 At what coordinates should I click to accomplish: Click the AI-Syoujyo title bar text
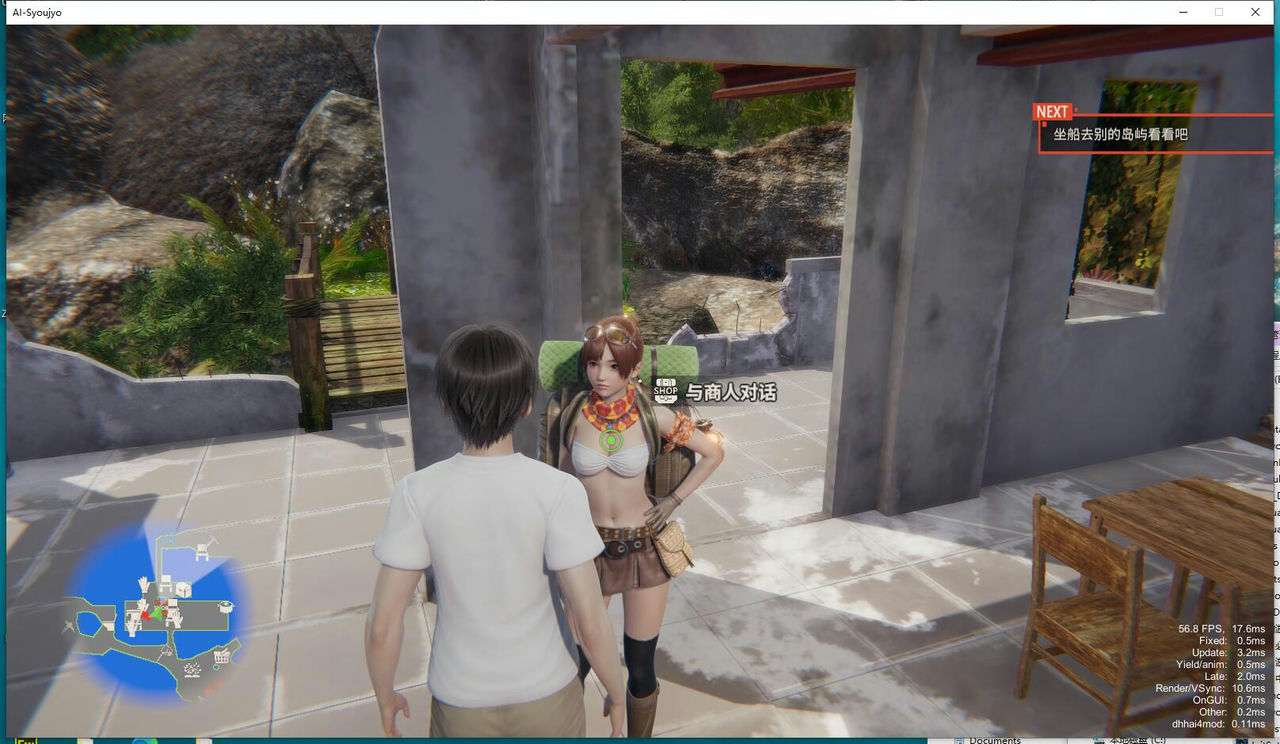[x=37, y=12]
